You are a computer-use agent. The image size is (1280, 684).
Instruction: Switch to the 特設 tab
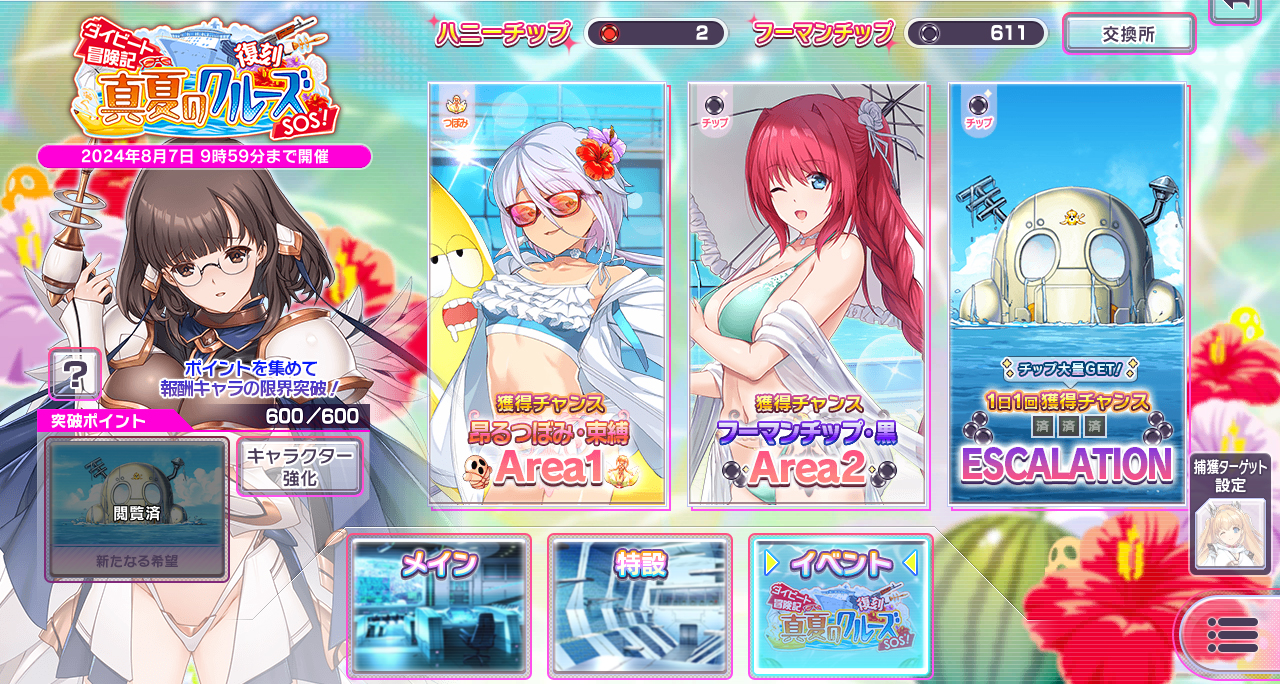click(639, 606)
